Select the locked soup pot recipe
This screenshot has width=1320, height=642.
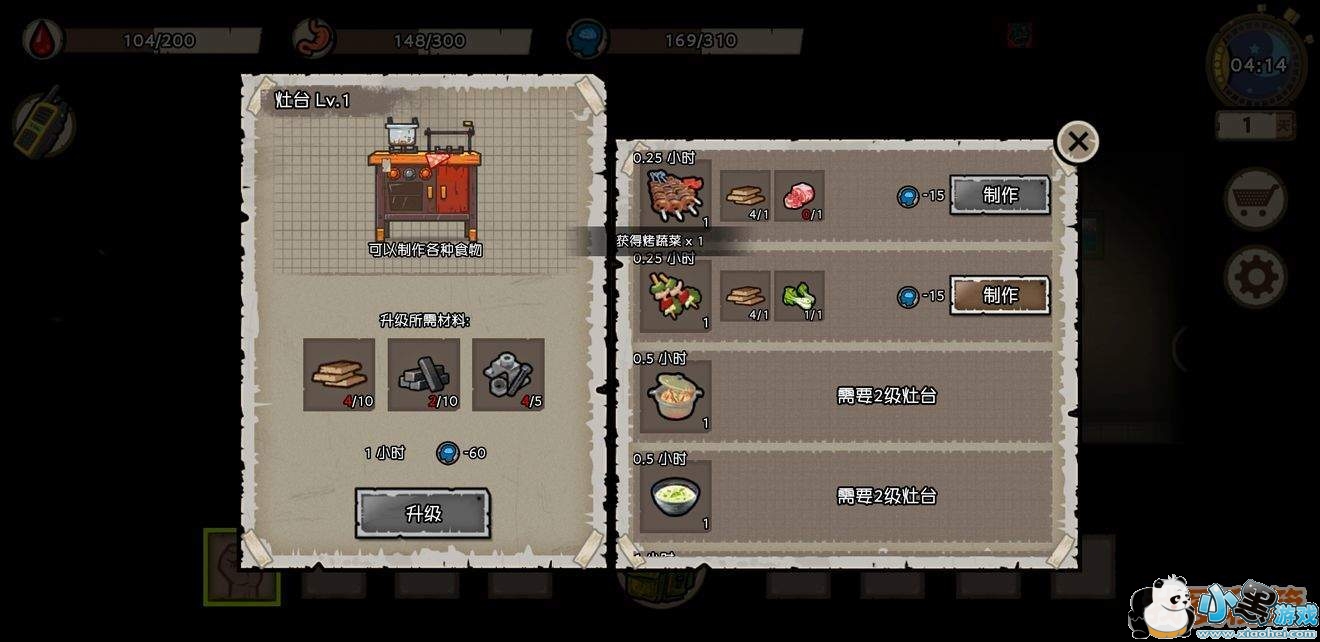(x=676, y=396)
